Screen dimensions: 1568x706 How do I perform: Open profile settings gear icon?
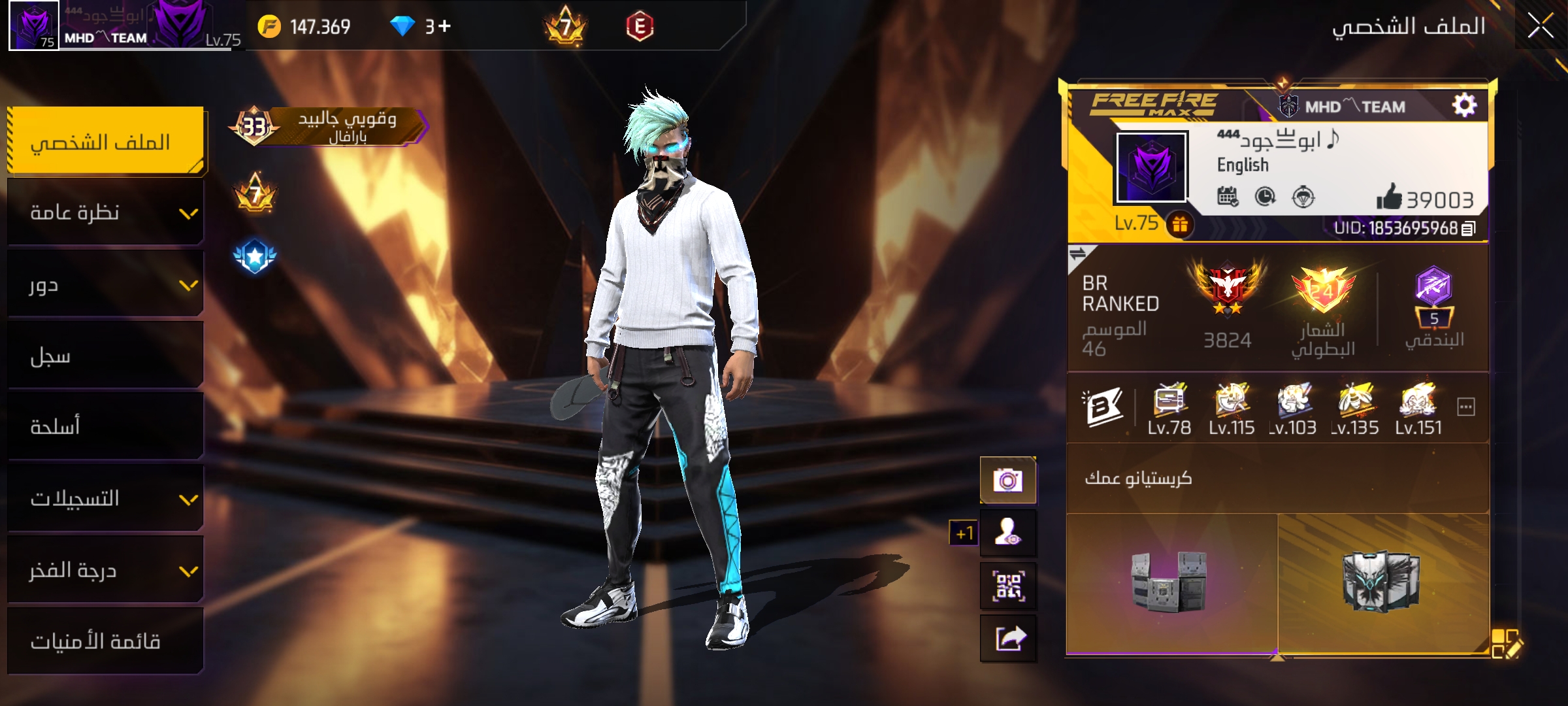(1464, 105)
